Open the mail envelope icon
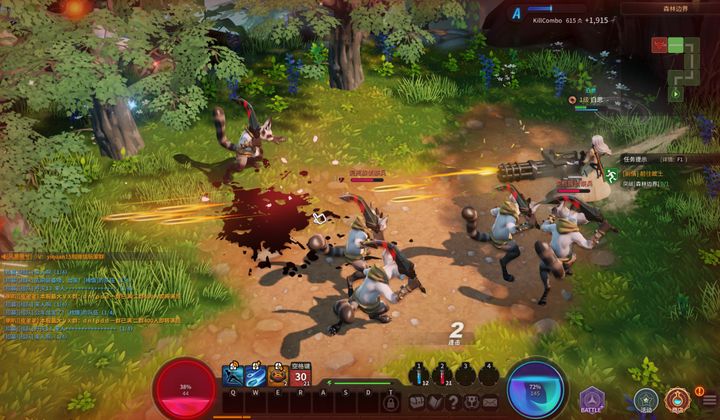The width and height of the screenshot is (720, 420). coord(492,401)
